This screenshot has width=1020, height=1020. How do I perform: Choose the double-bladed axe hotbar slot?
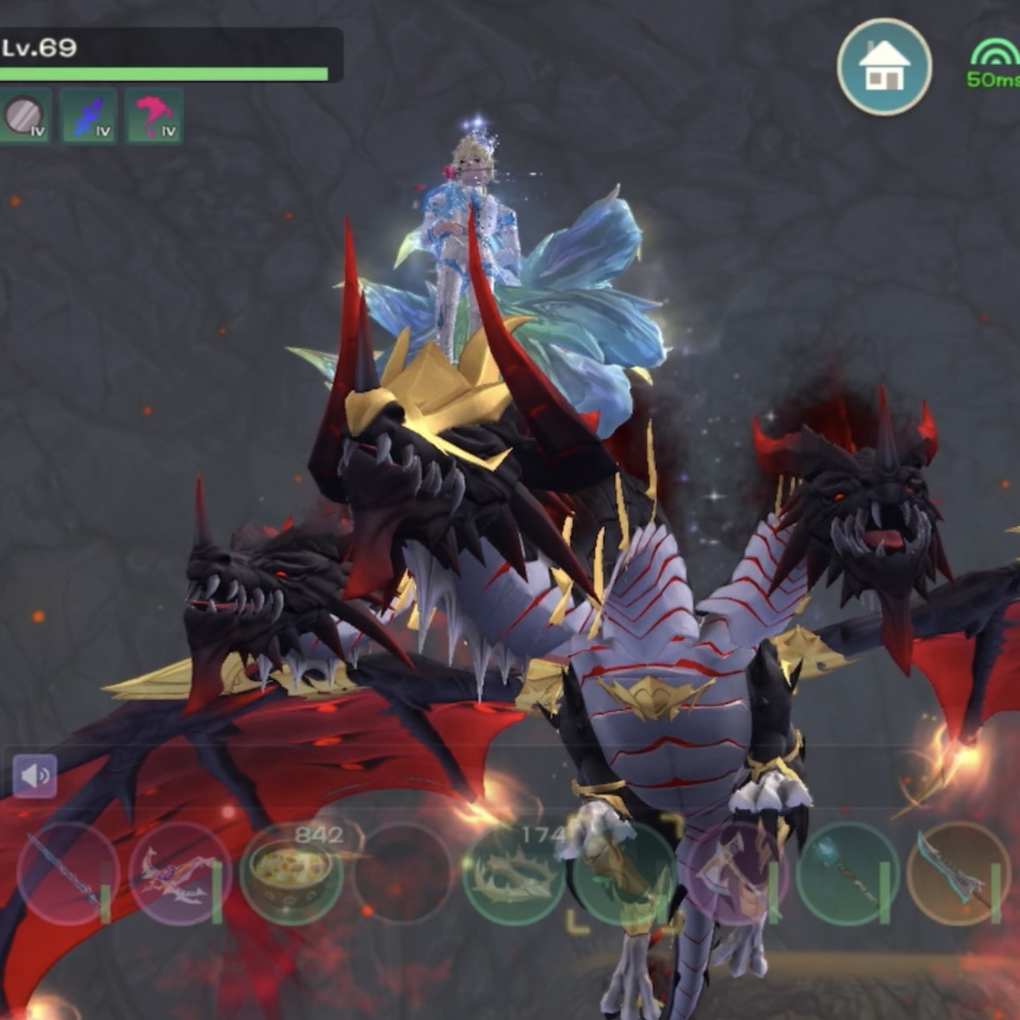click(737, 873)
